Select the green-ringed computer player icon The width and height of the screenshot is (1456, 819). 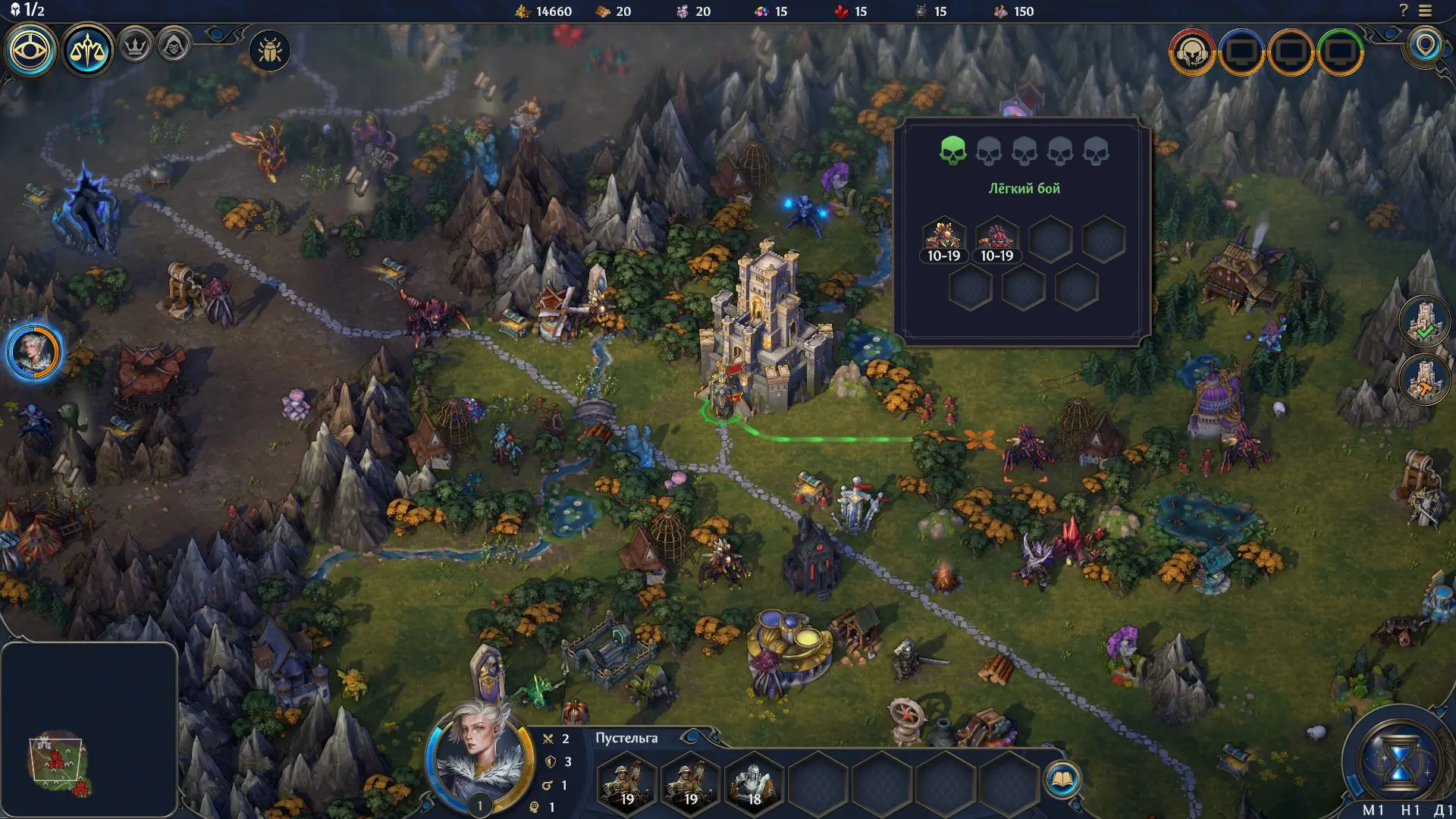(1340, 52)
